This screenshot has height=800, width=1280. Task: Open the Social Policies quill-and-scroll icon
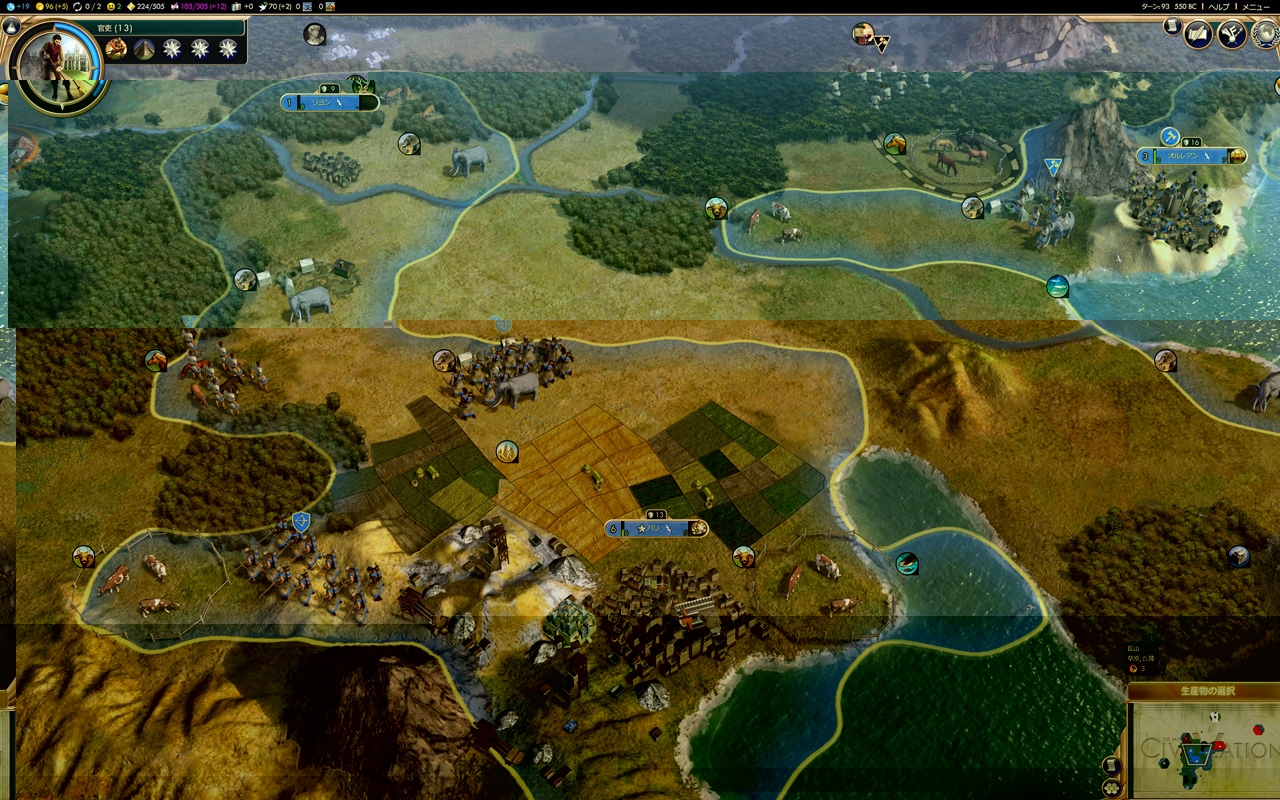pos(1198,35)
